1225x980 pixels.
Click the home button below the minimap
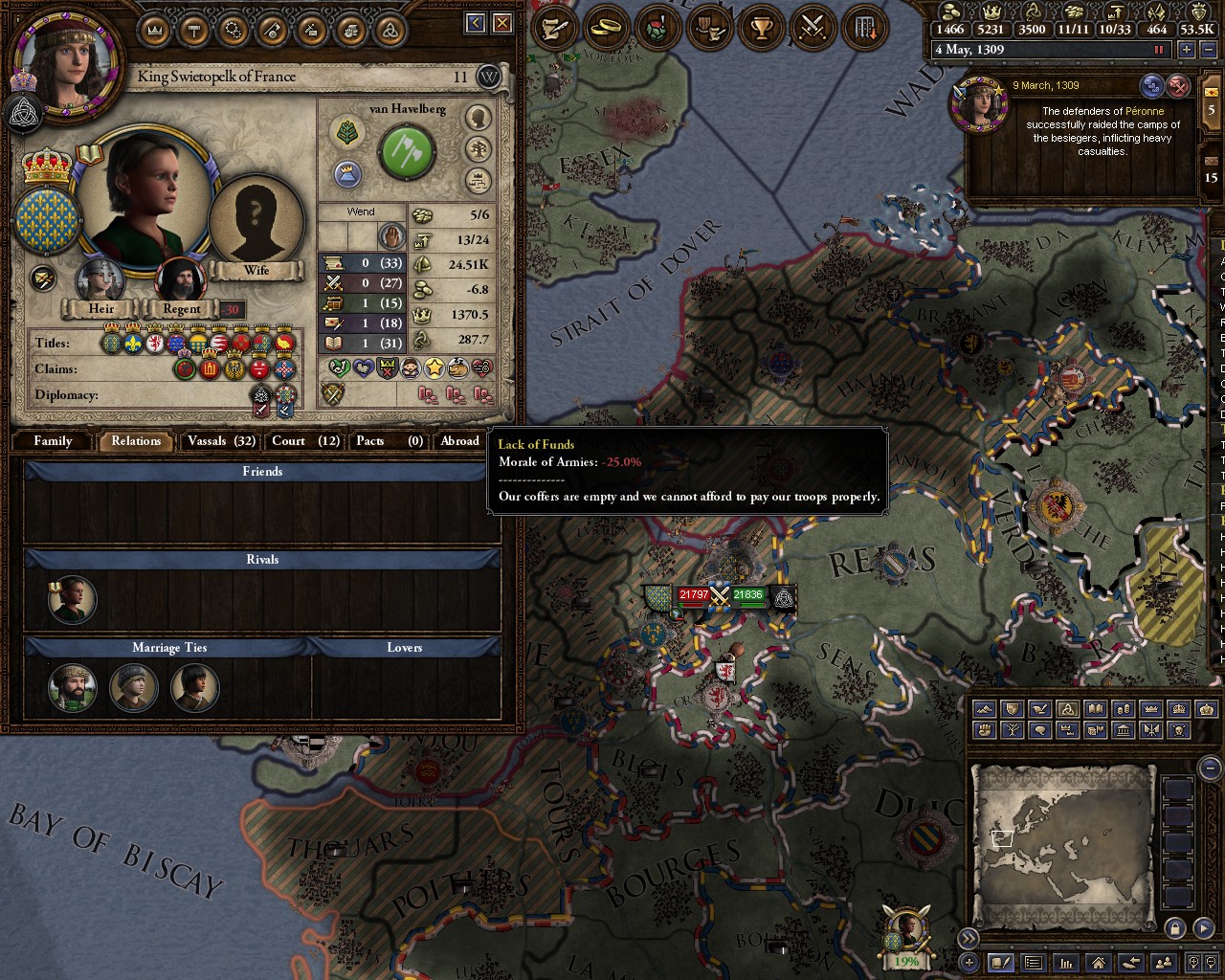1099,963
